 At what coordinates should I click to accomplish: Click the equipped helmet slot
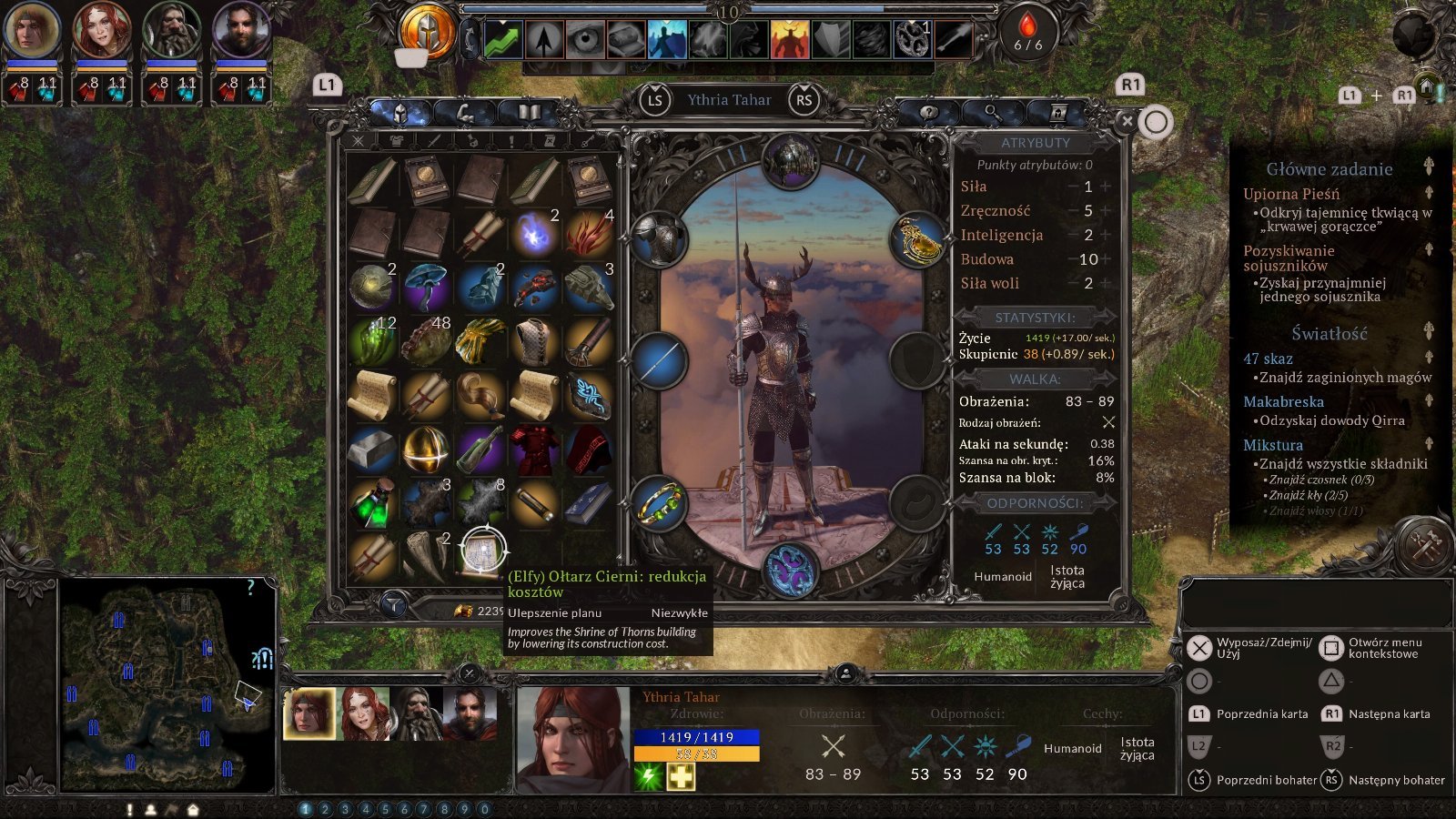coord(790,161)
